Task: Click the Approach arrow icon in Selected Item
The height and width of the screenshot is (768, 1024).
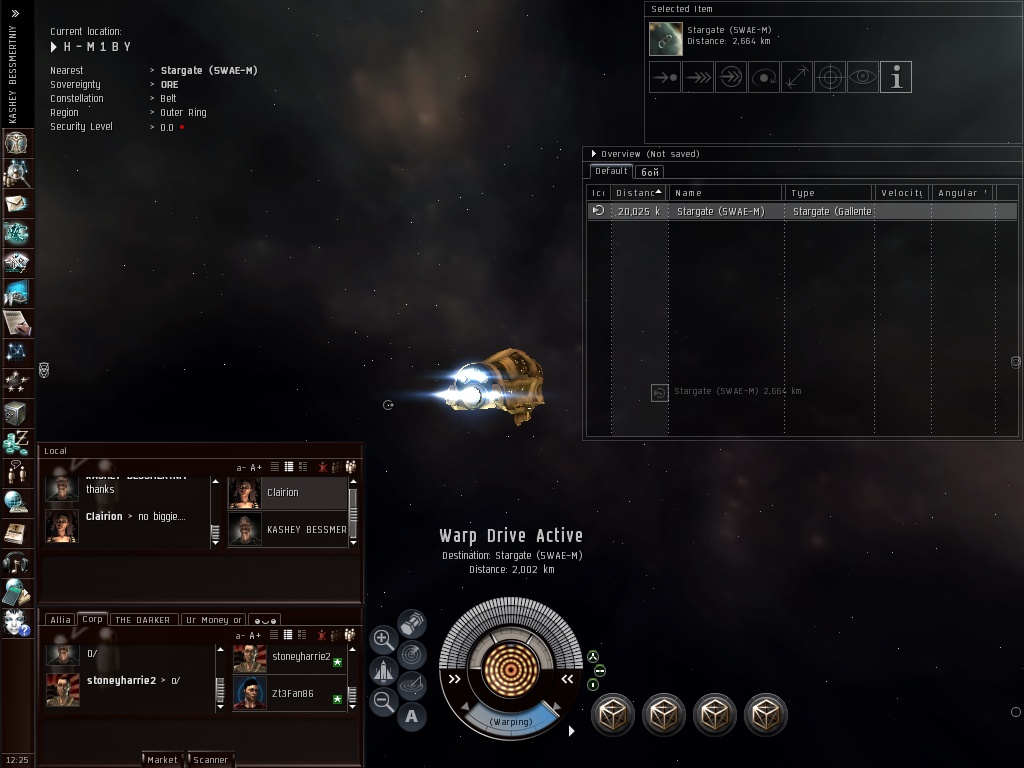Action: 665,77
